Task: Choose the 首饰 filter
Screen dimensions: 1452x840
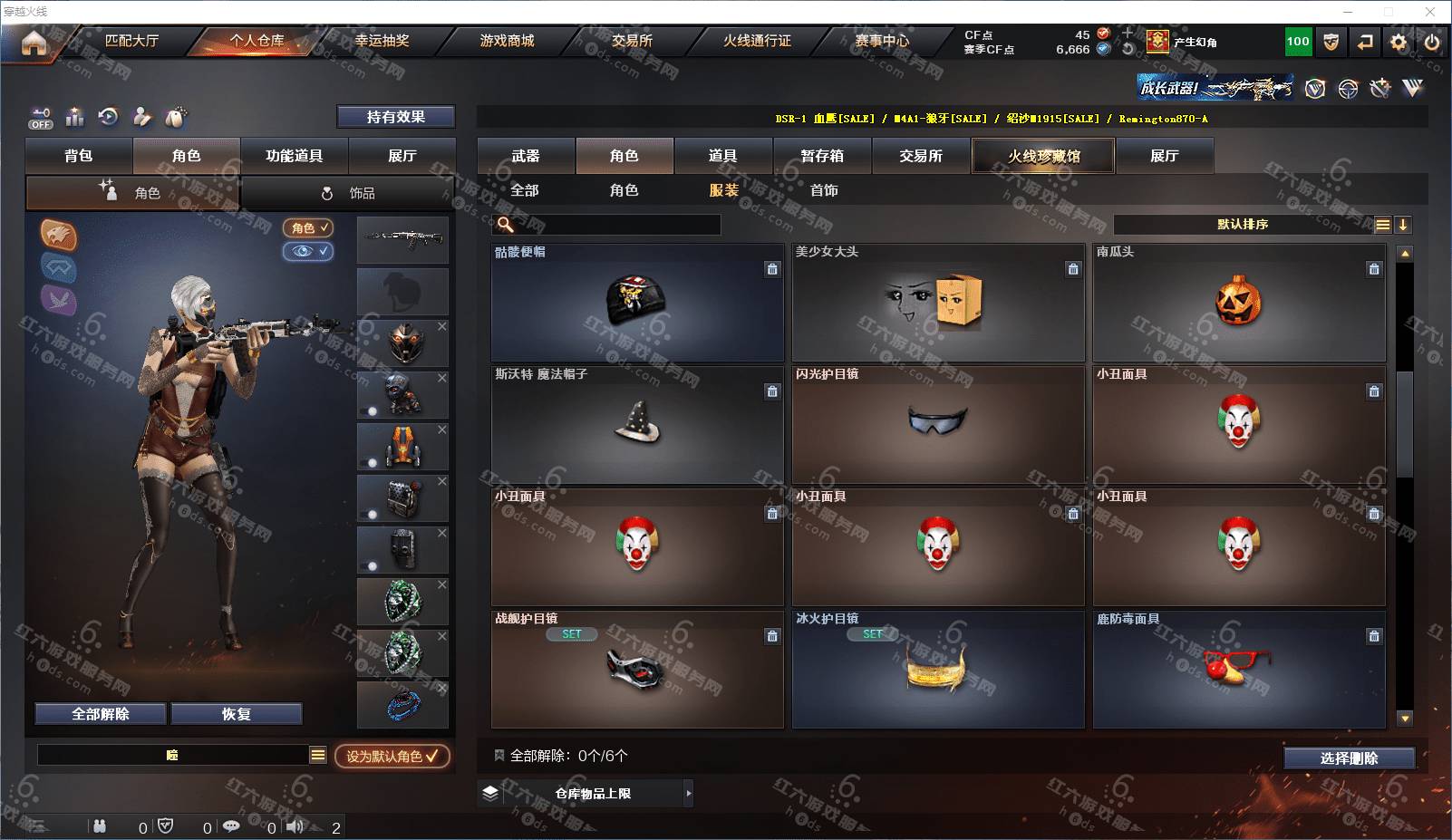Action: (824, 190)
